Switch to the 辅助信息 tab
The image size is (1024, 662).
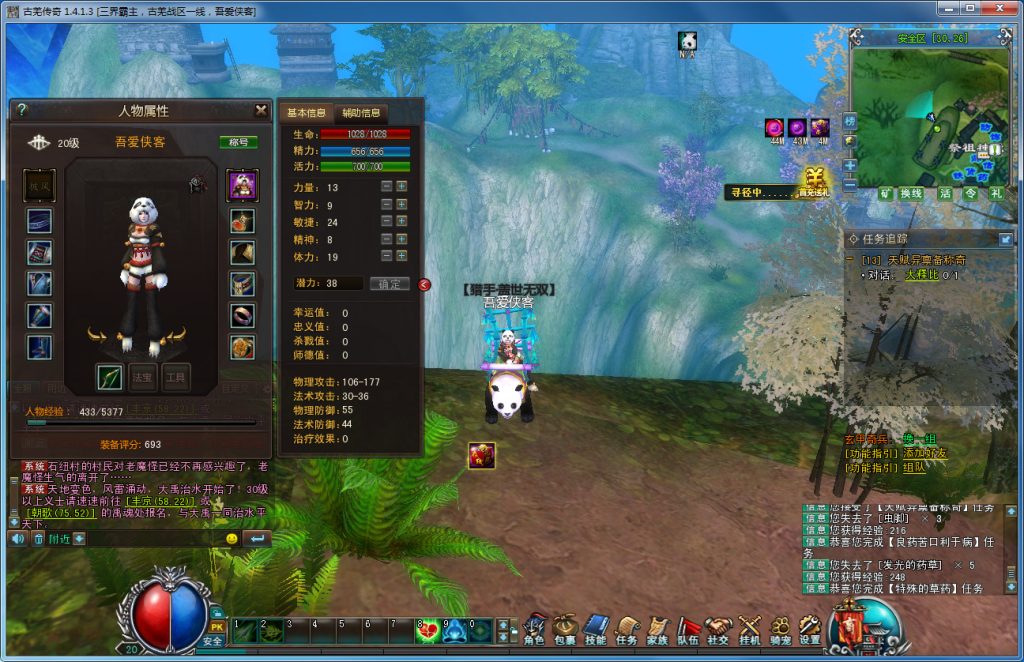(361, 113)
